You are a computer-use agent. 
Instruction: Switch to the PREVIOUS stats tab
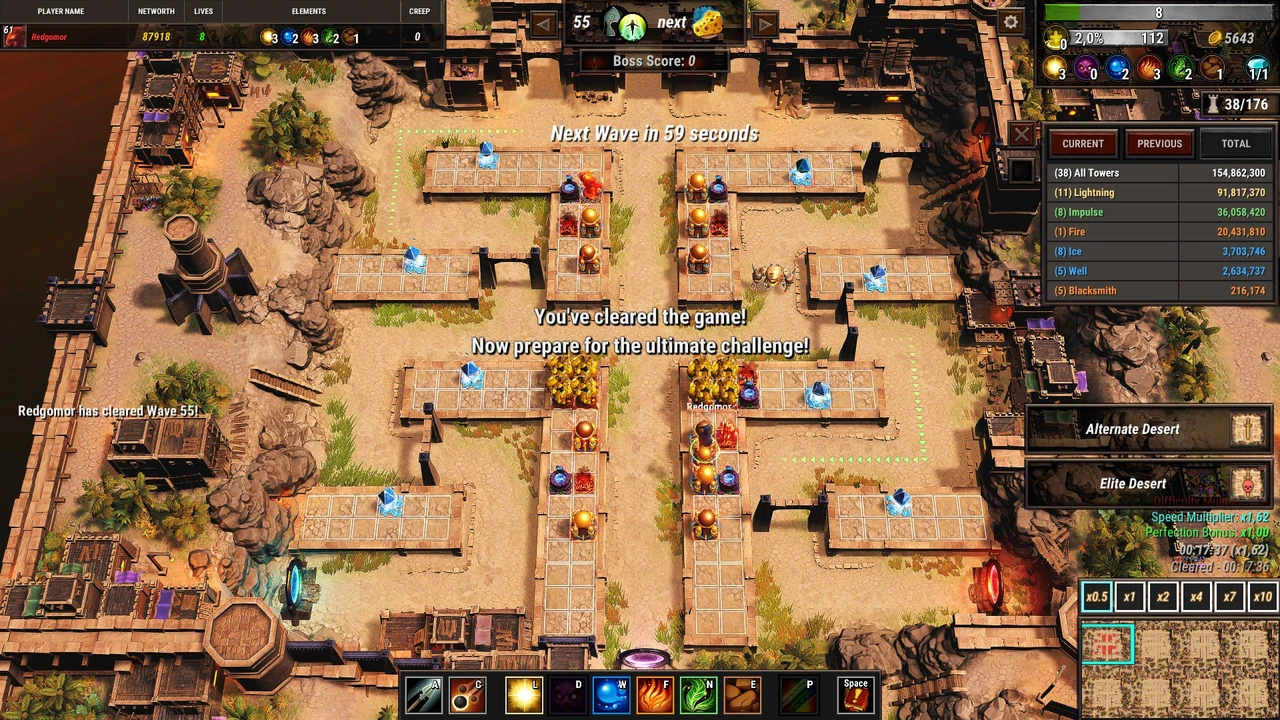click(x=1159, y=143)
